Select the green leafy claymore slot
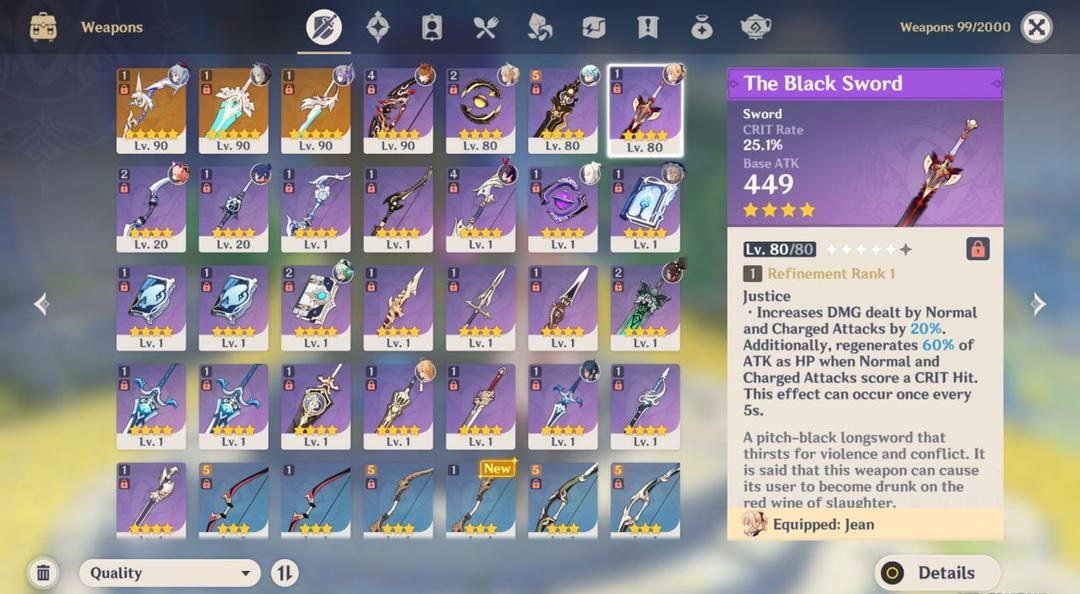Viewport: 1080px width, 594px height. coord(645,307)
